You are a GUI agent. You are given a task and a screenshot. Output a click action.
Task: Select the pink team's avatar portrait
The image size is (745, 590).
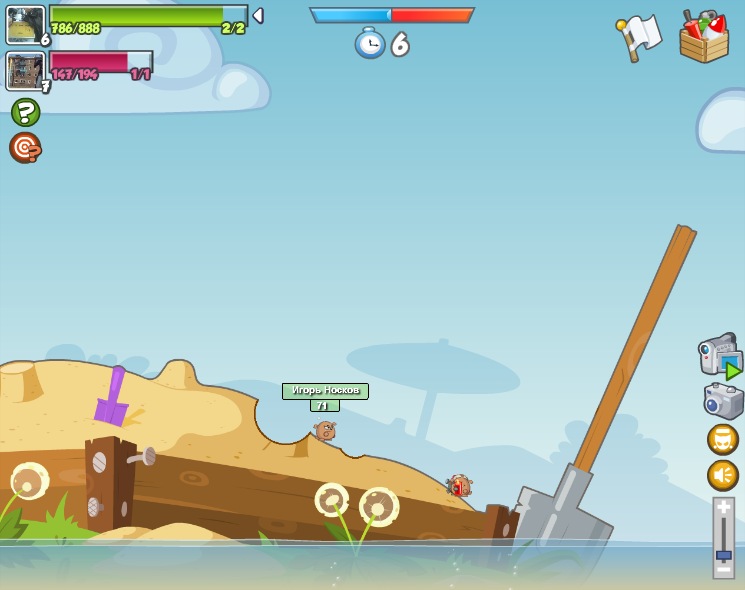[24, 71]
